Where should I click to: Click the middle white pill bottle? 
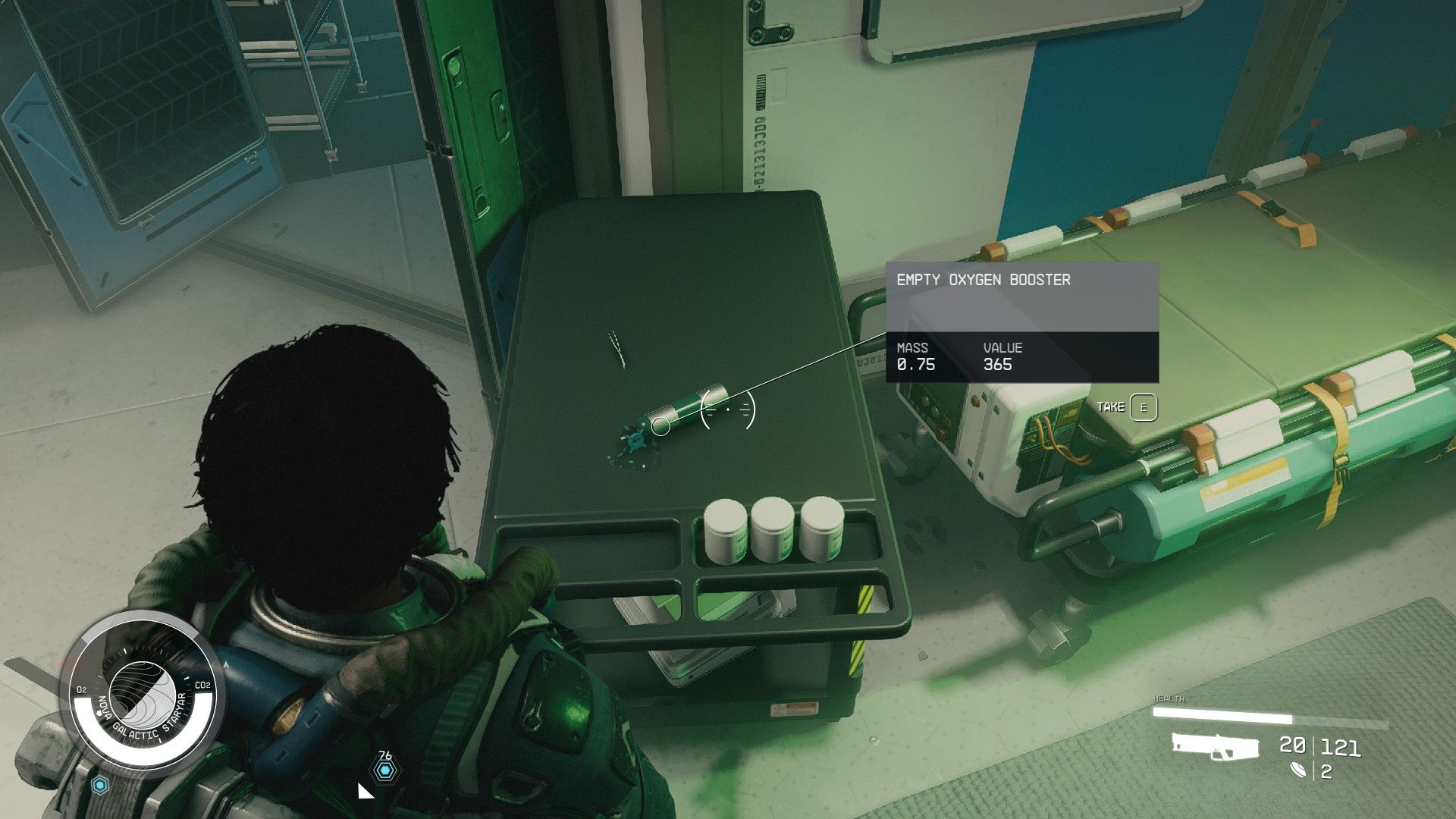[772, 529]
